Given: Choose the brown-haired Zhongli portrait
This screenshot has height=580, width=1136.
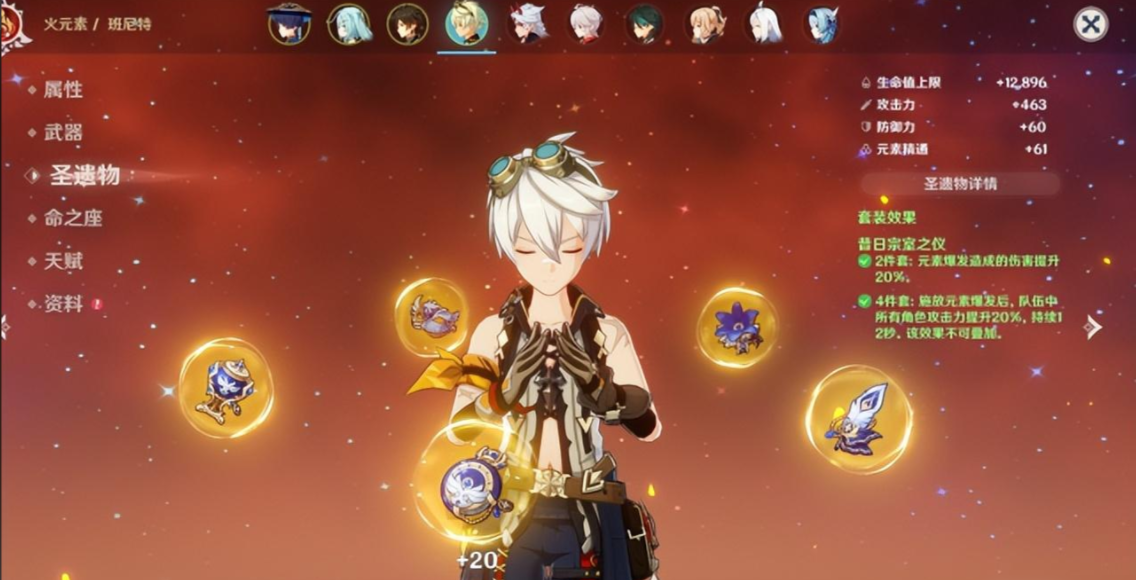Looking at the screenshot, I should (408, 24).
